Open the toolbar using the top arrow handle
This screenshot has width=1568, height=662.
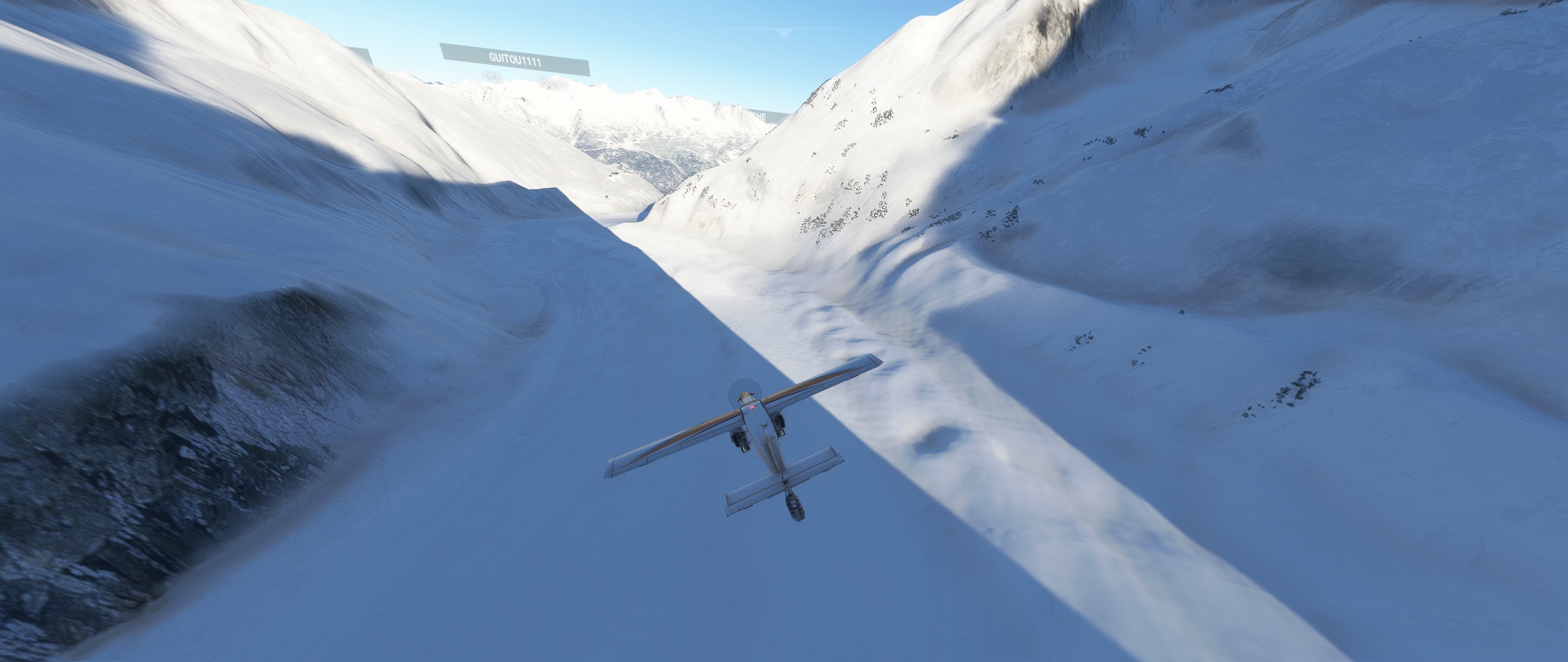783,33
